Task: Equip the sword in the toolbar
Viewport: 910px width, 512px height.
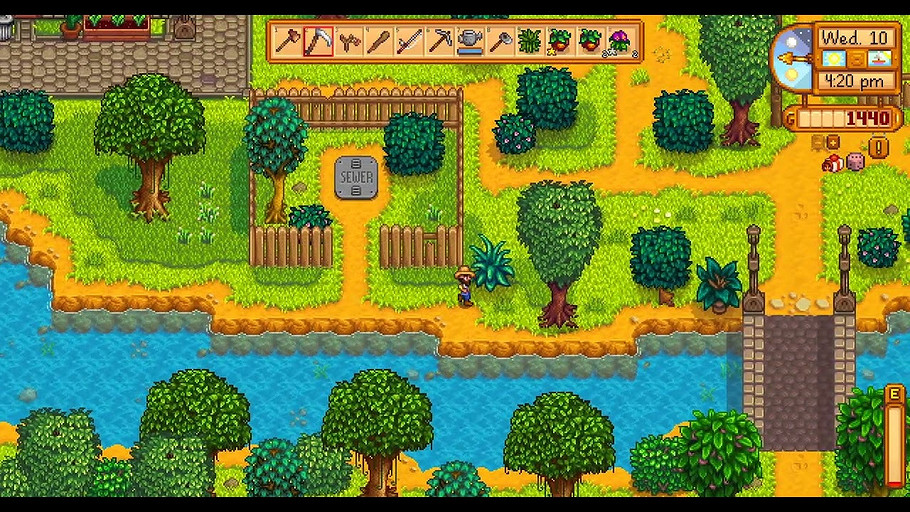Action: click(408, 42)
